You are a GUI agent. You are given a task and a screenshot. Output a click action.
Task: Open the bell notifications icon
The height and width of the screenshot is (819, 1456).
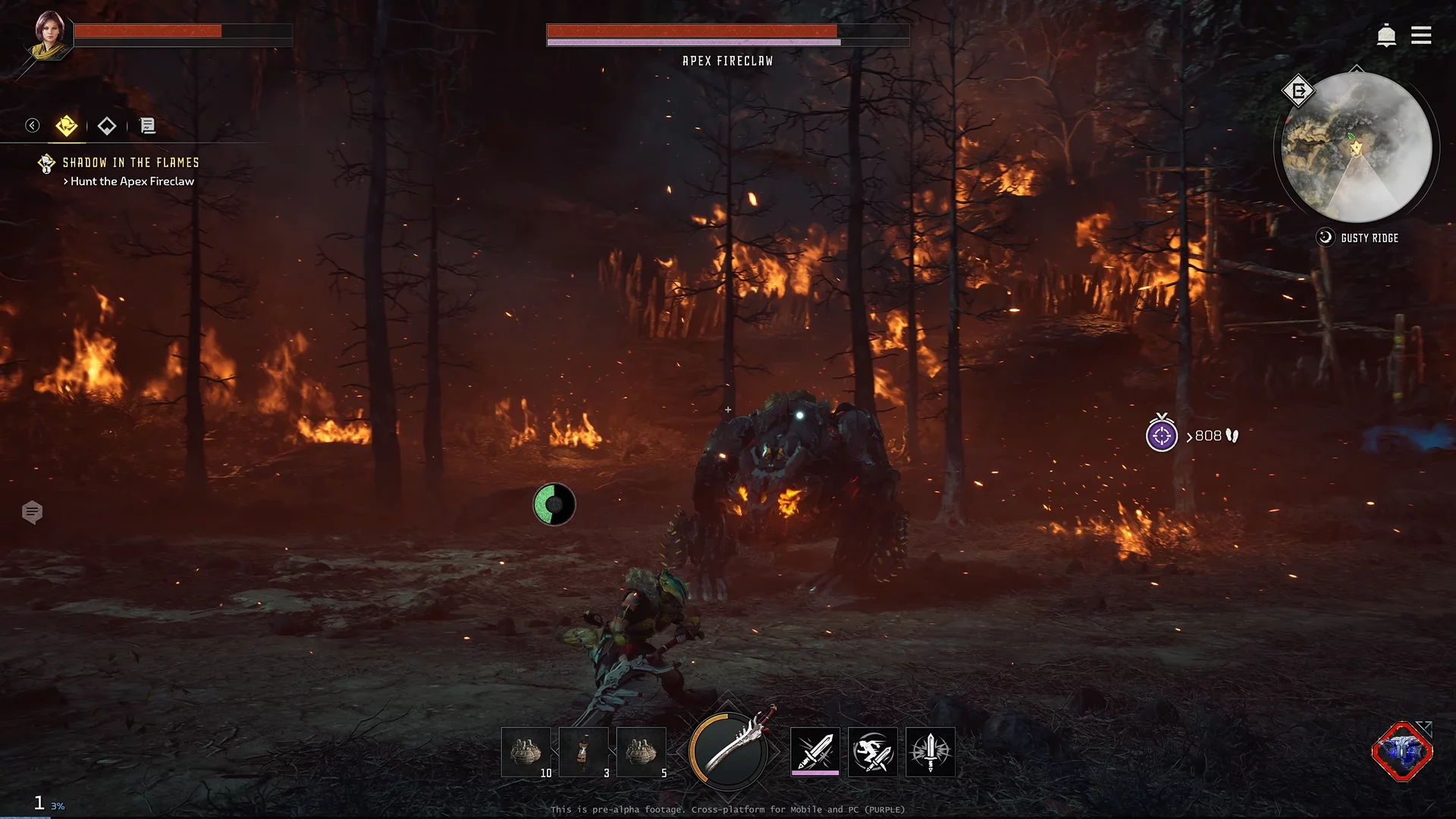(1386, 36)
